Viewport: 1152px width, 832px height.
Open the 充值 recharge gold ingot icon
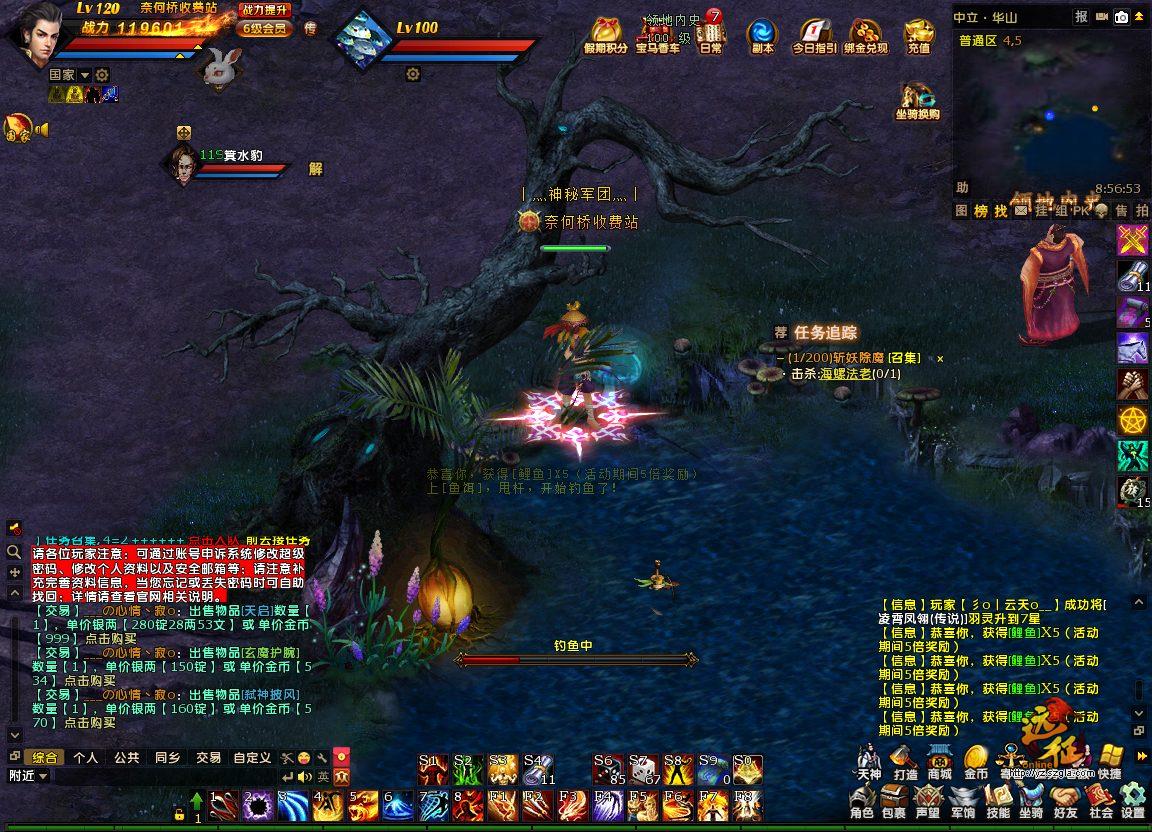(x=918, y=36)
